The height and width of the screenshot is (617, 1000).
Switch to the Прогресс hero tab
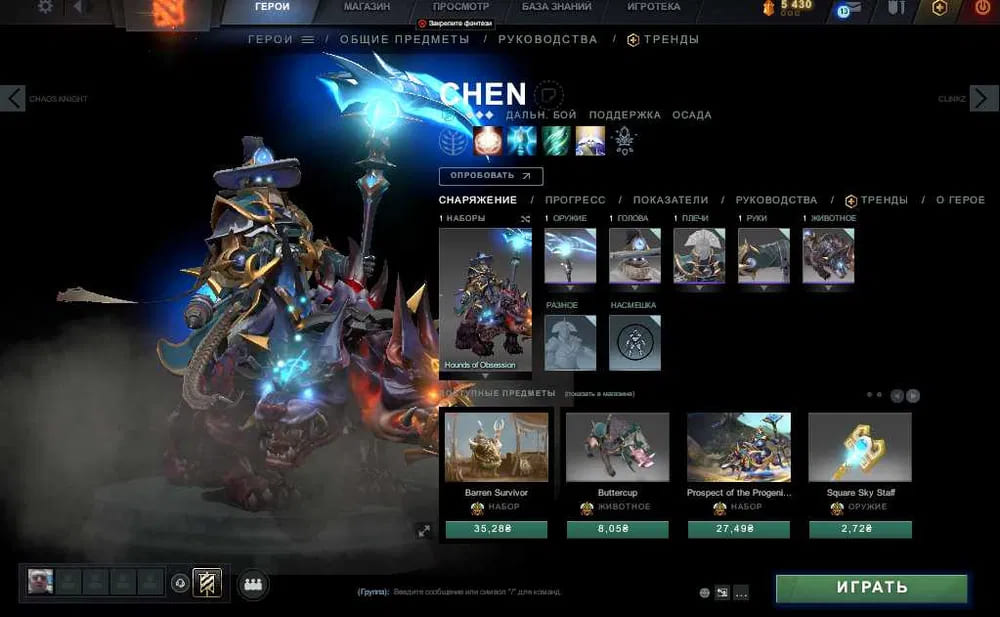[576, 200]
